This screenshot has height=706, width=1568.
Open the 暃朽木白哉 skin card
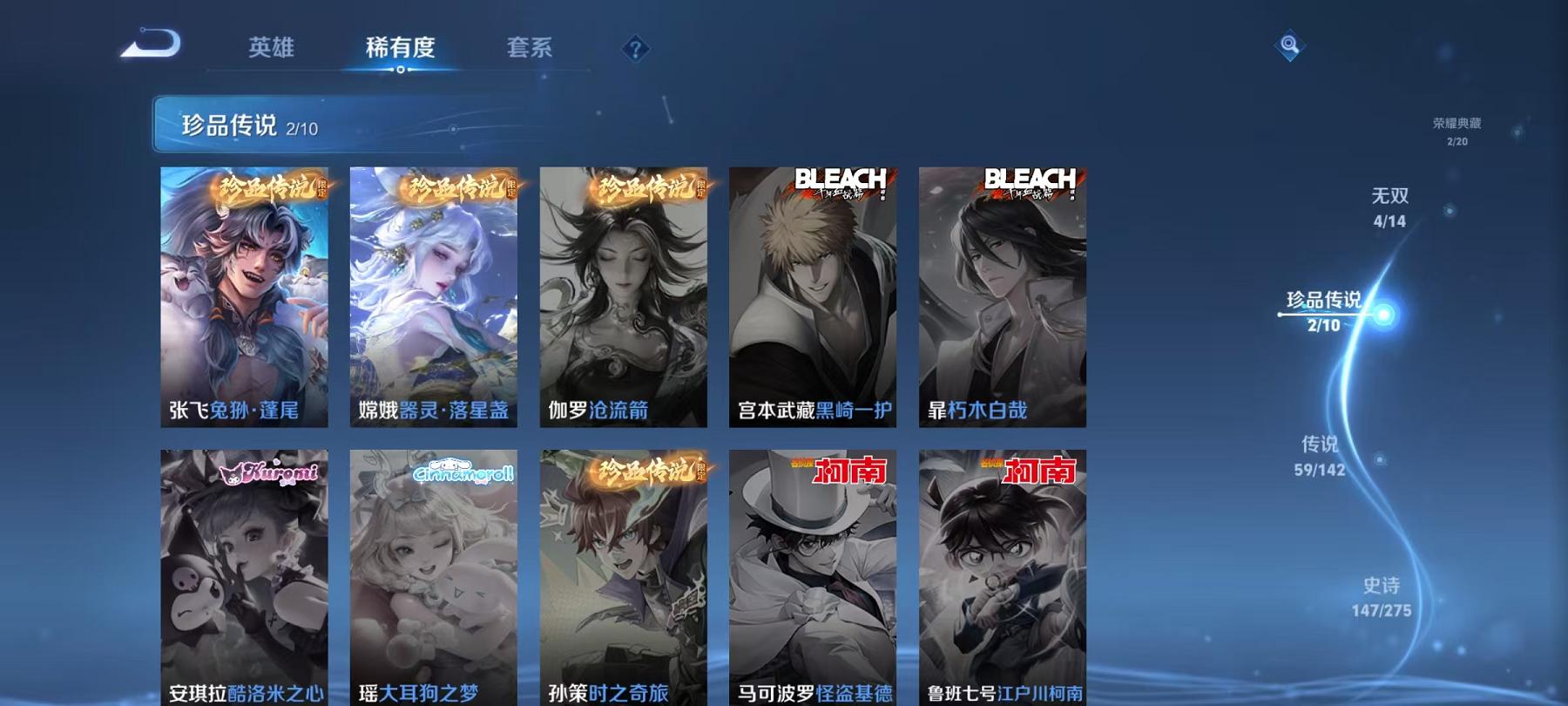[1005, 296]
